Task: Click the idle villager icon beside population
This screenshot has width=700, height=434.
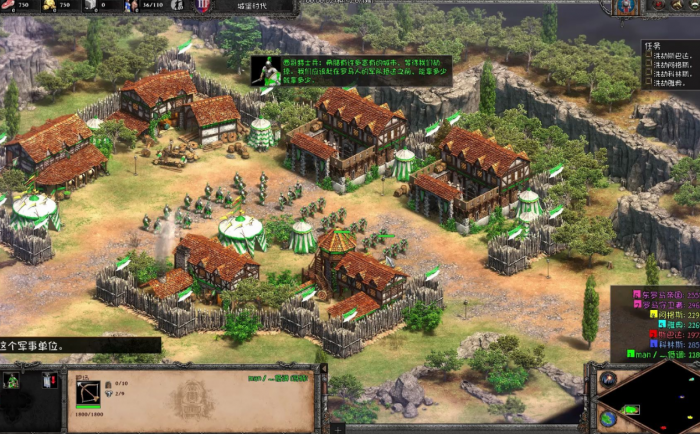Action: (x=175, y=6)
